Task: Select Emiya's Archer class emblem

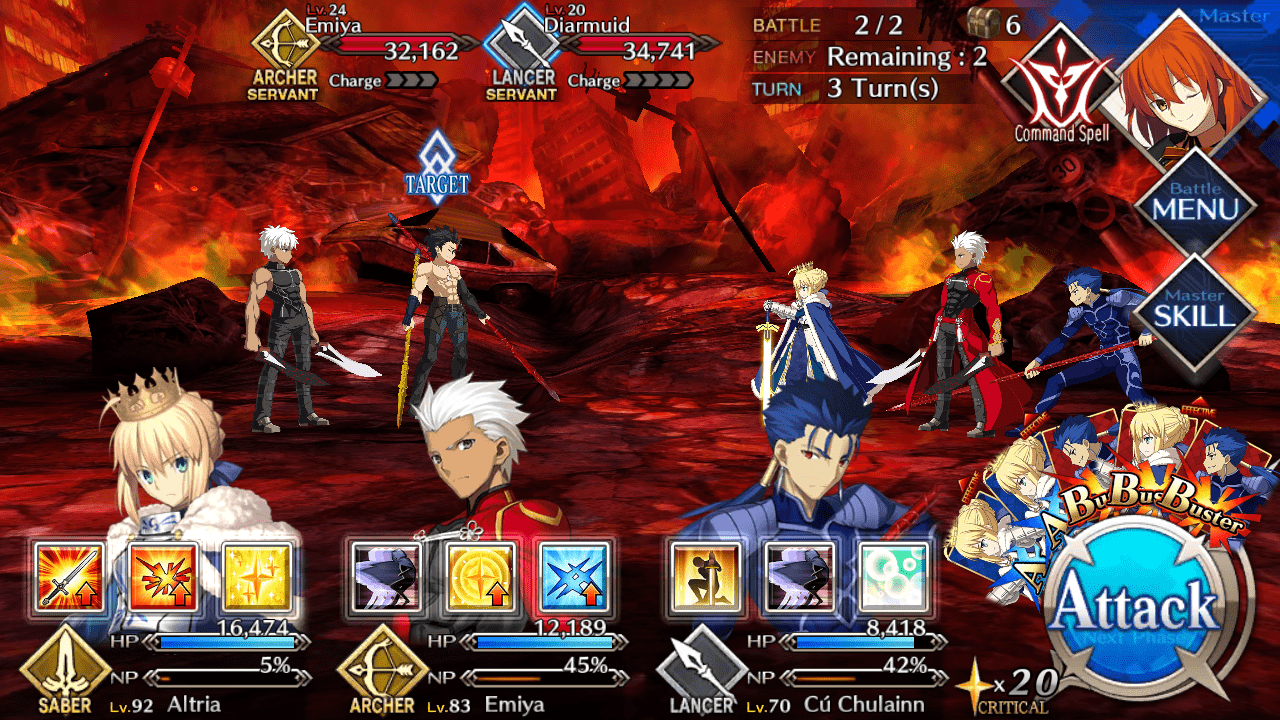Action: [382, 672]
